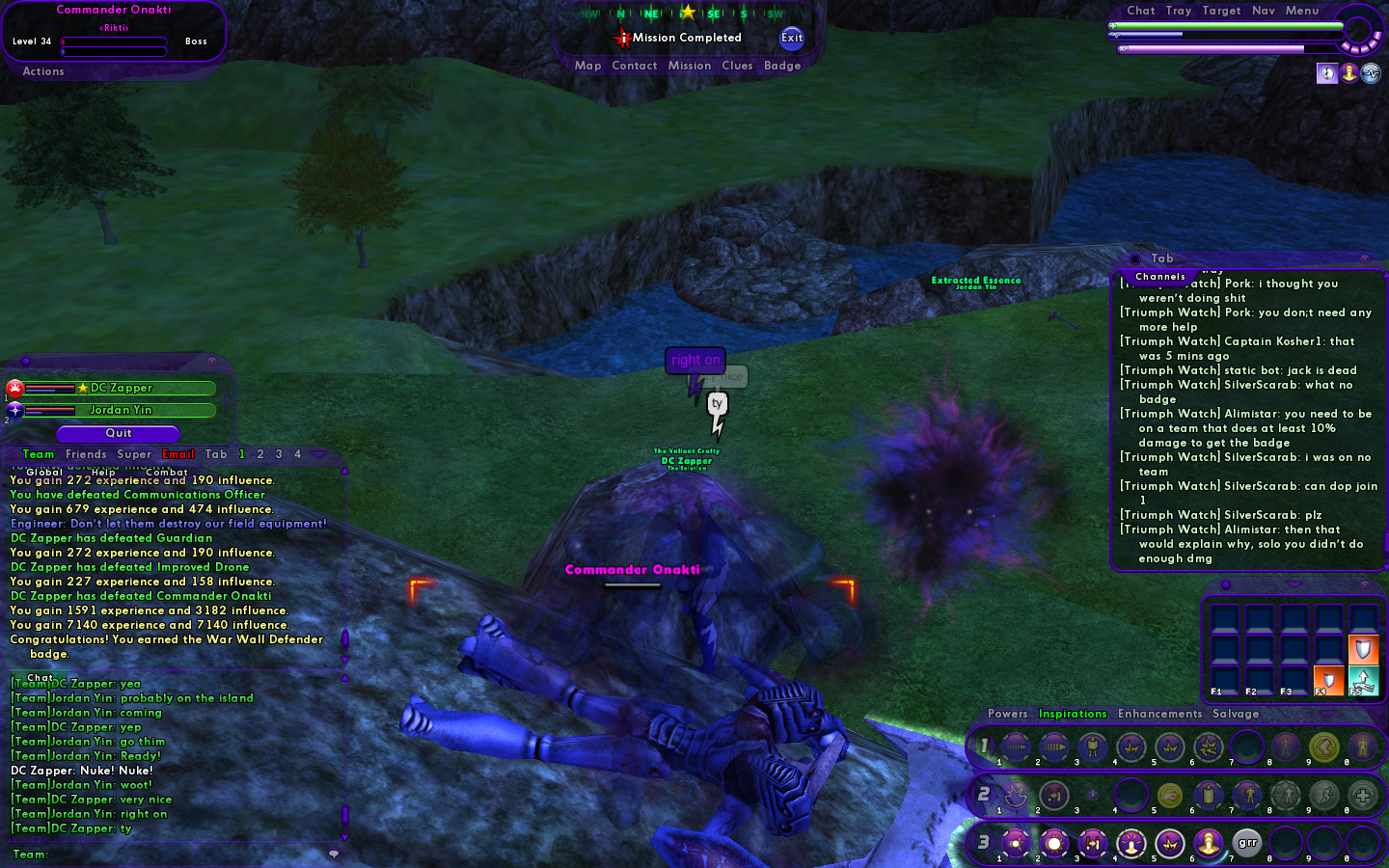Screen dimensions: 1389x868
Task: Open the Actions menu for Commander Onakti
Action: click(43, 71)
